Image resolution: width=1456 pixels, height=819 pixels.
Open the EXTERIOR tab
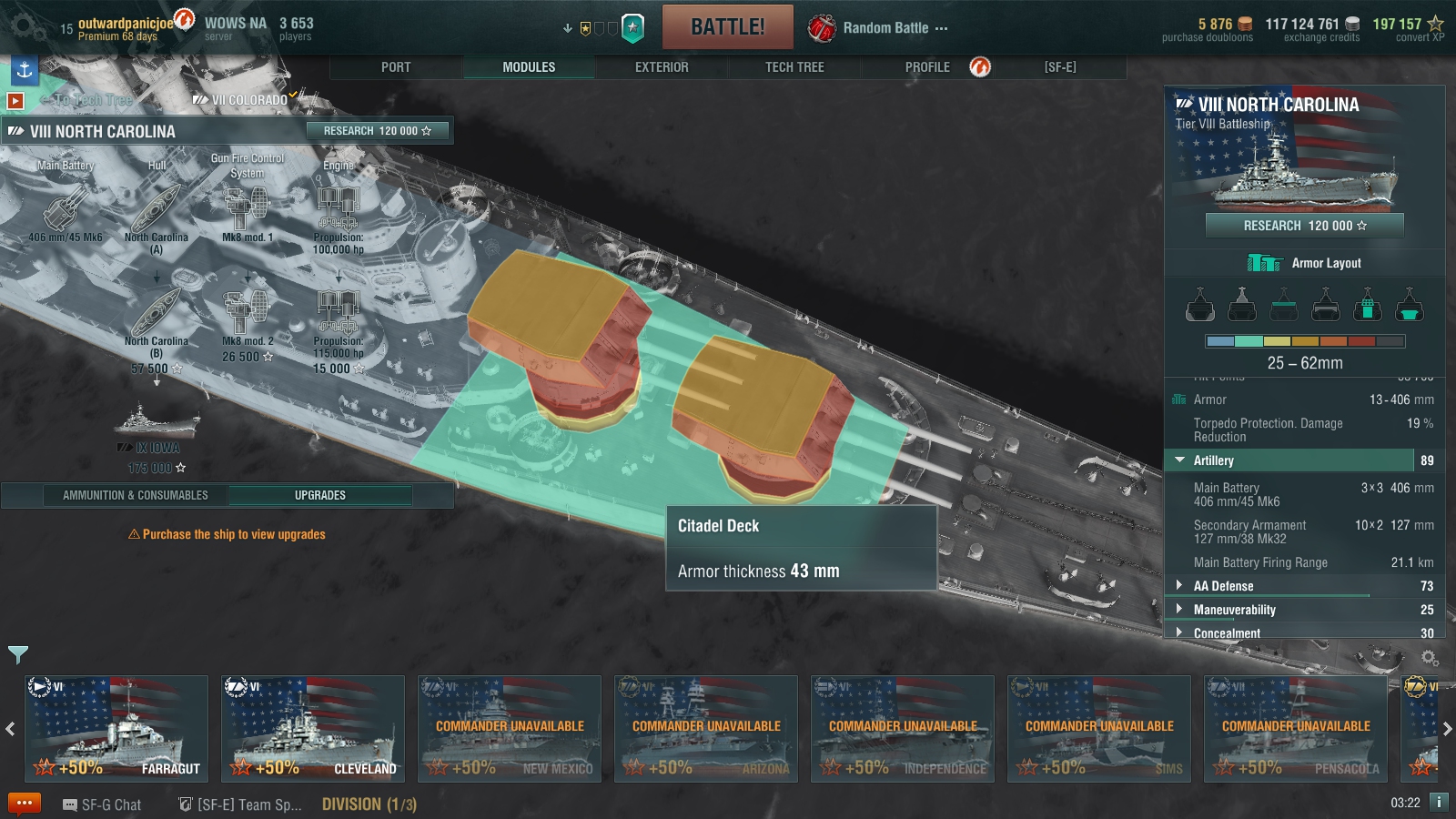[662, 67]
